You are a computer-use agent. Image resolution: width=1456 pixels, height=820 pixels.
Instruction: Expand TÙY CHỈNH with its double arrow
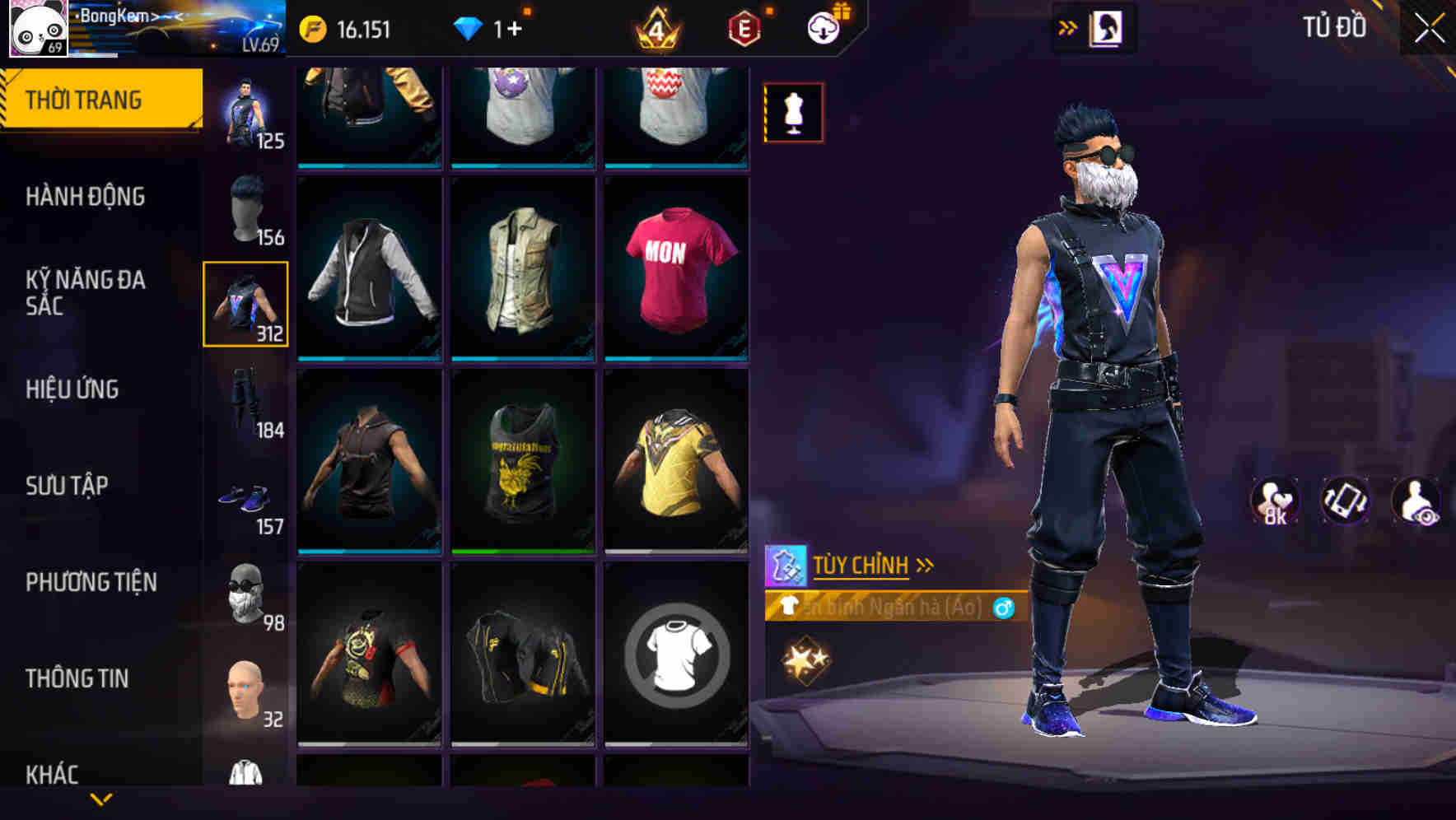point(926,564)
